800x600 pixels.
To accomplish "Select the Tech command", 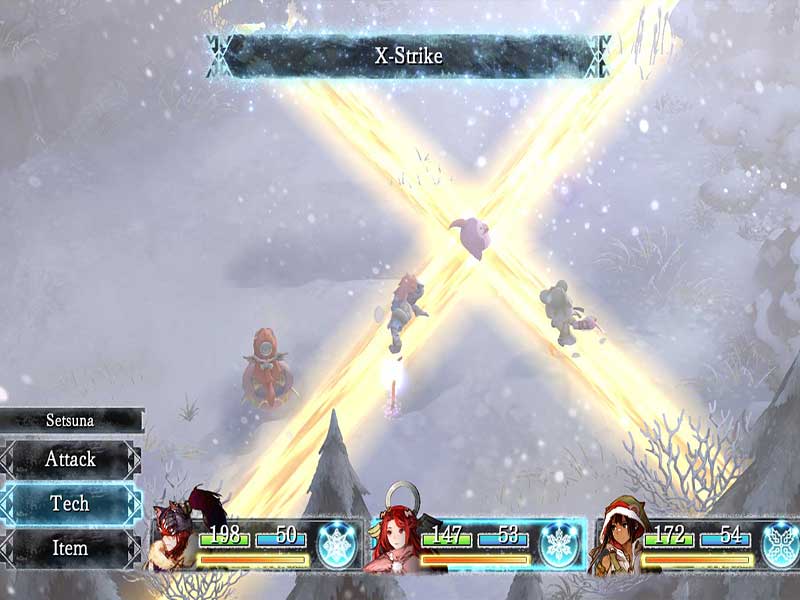I will click(x=70, y=503).
